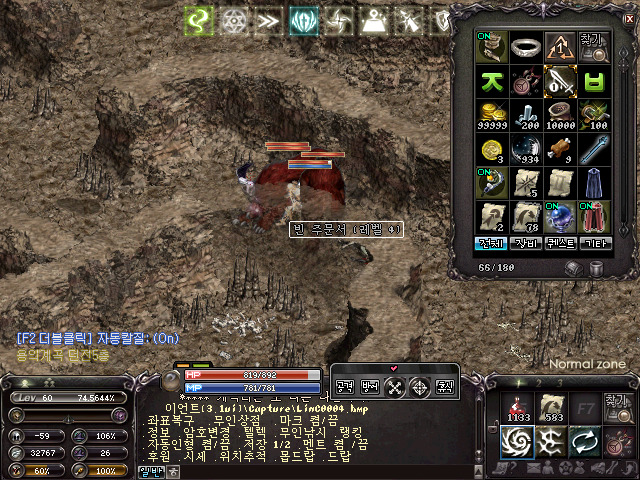Select the crystal stack of 200
The image size is (640, 480).
[x=526, y=113]
